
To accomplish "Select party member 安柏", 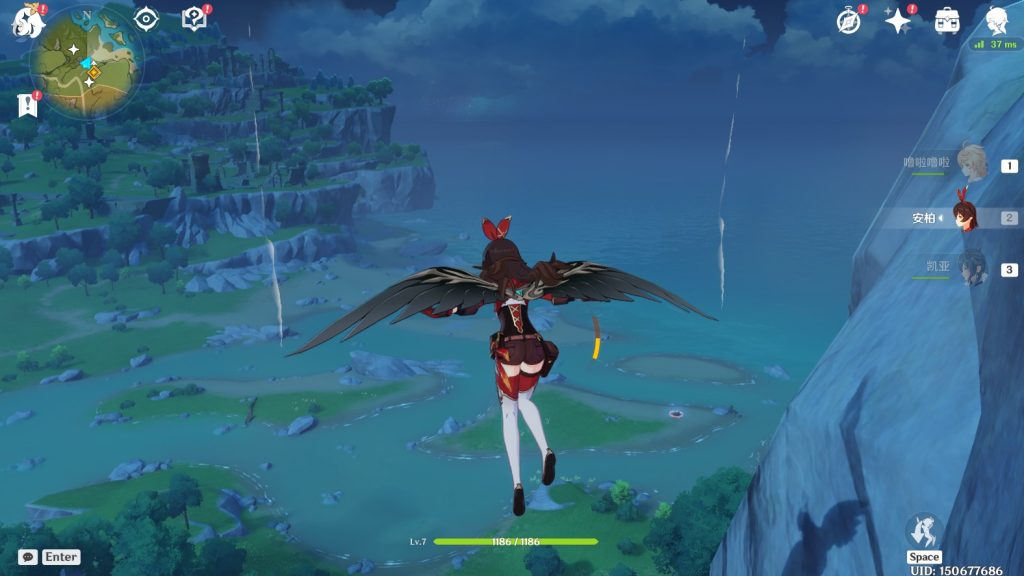I will pyautogui.click(x=965, y=216).
